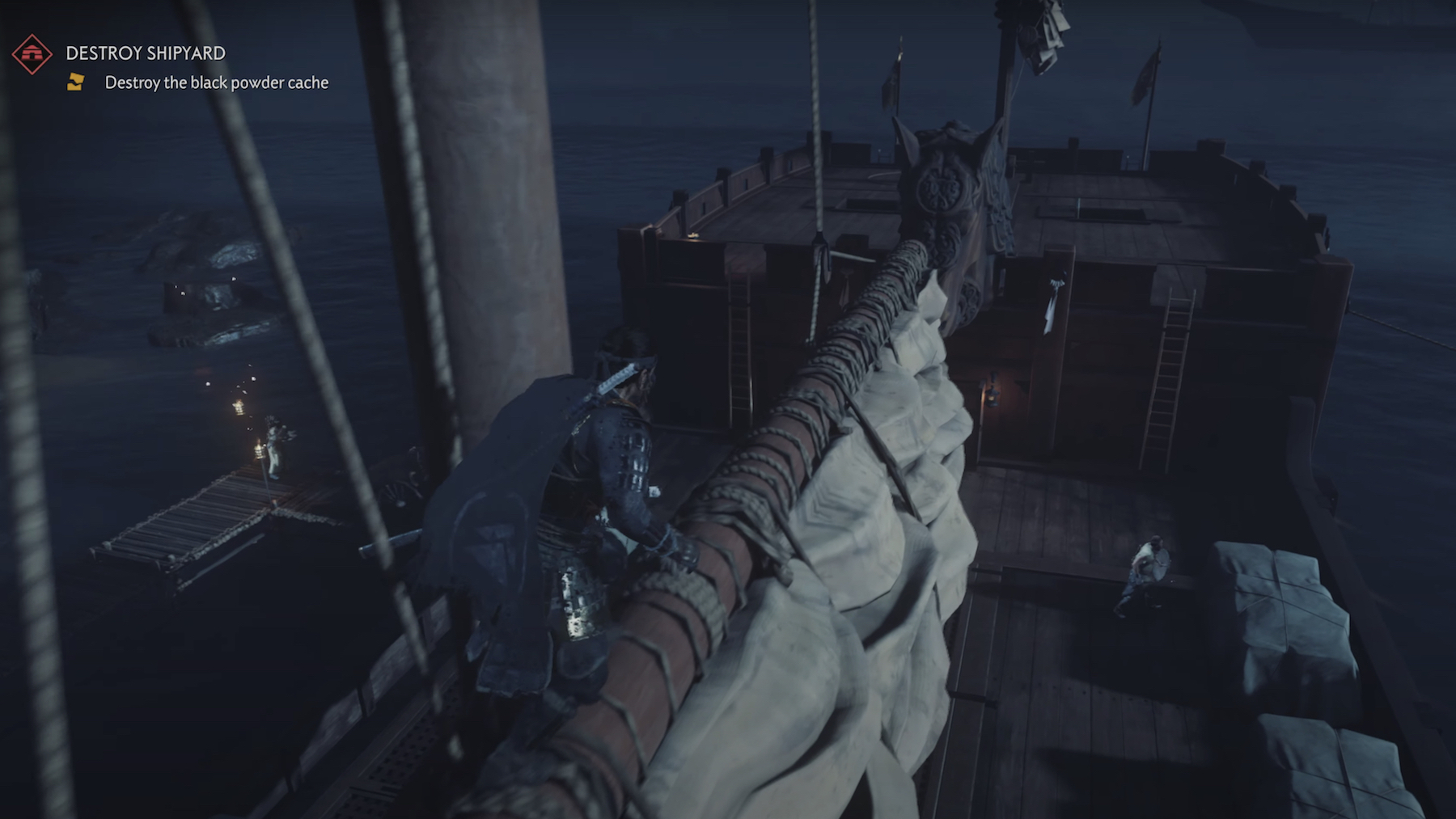This screenshot has width=1456, height=819.
Task: Click the yellow objective marker icon
Action: pyautogui.click(x=75, y=82)
